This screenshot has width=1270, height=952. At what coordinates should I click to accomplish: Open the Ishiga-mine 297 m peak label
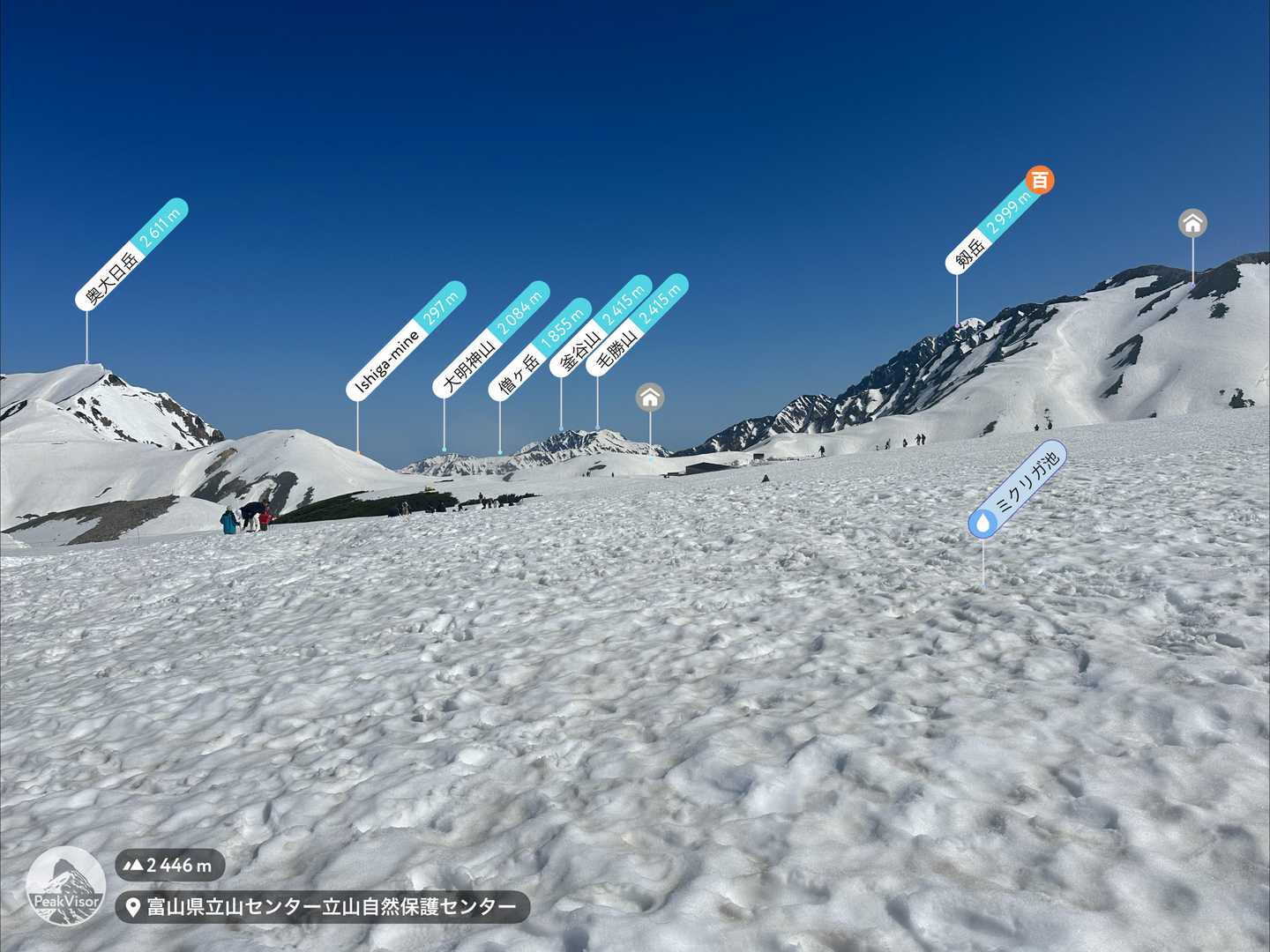point(407,341)
